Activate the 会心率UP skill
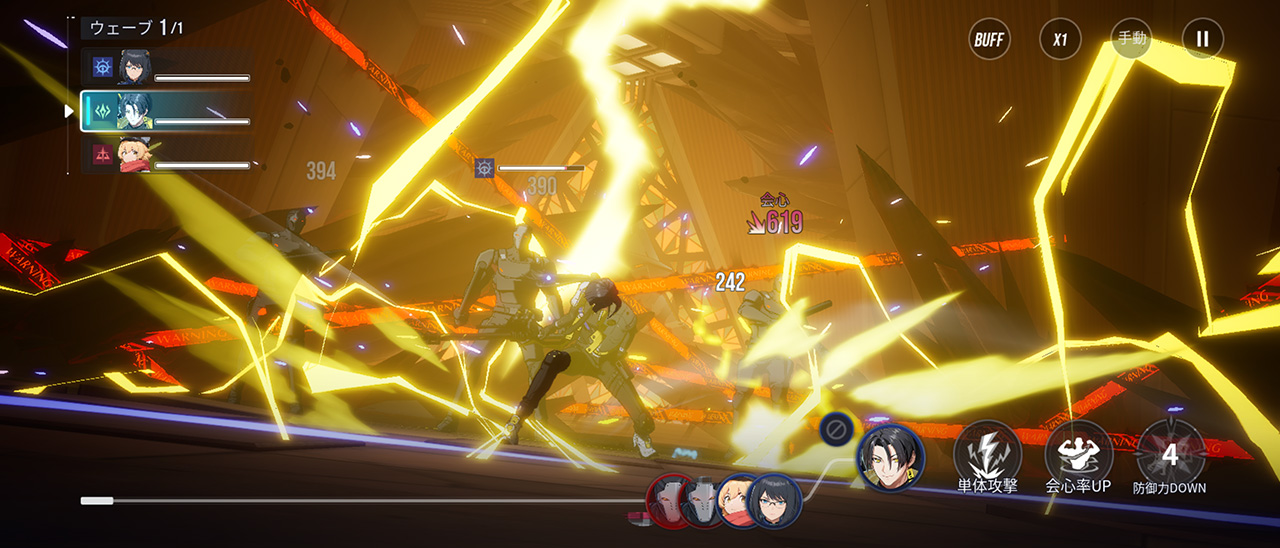Screen dimensions: 1280x548 coord(1079,455)
